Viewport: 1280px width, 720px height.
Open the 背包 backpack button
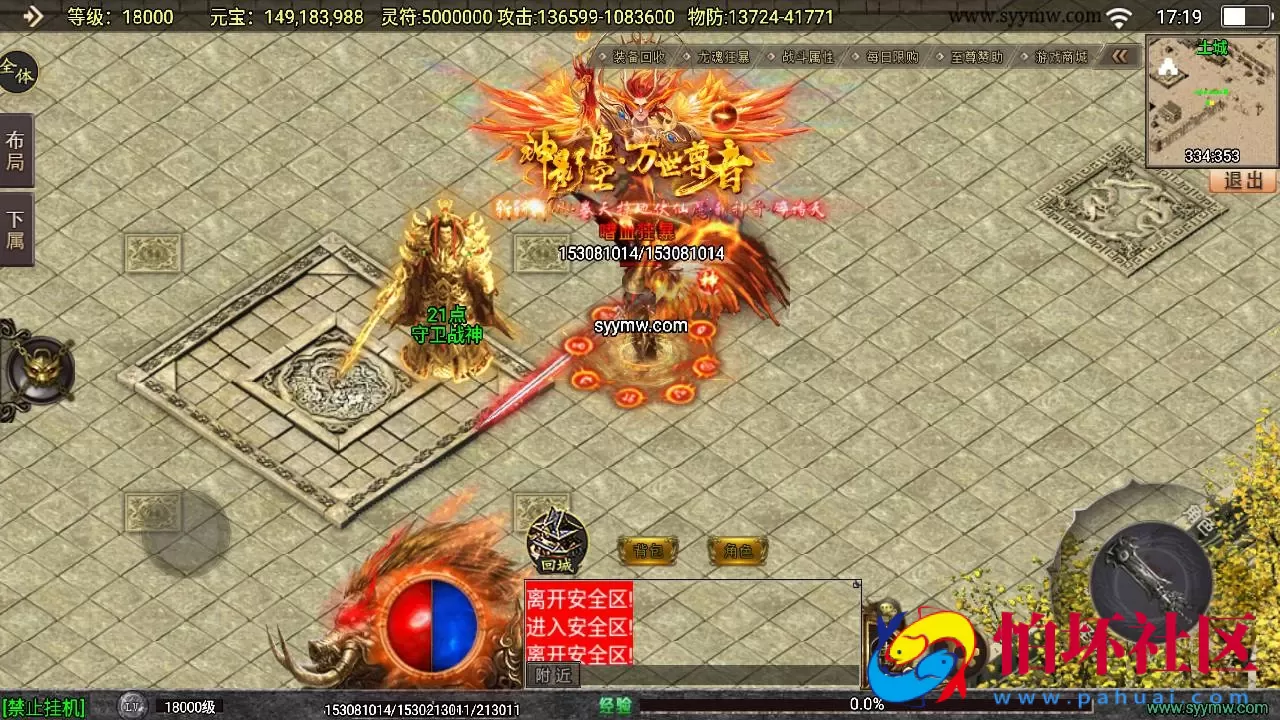[x=646, y=550]
